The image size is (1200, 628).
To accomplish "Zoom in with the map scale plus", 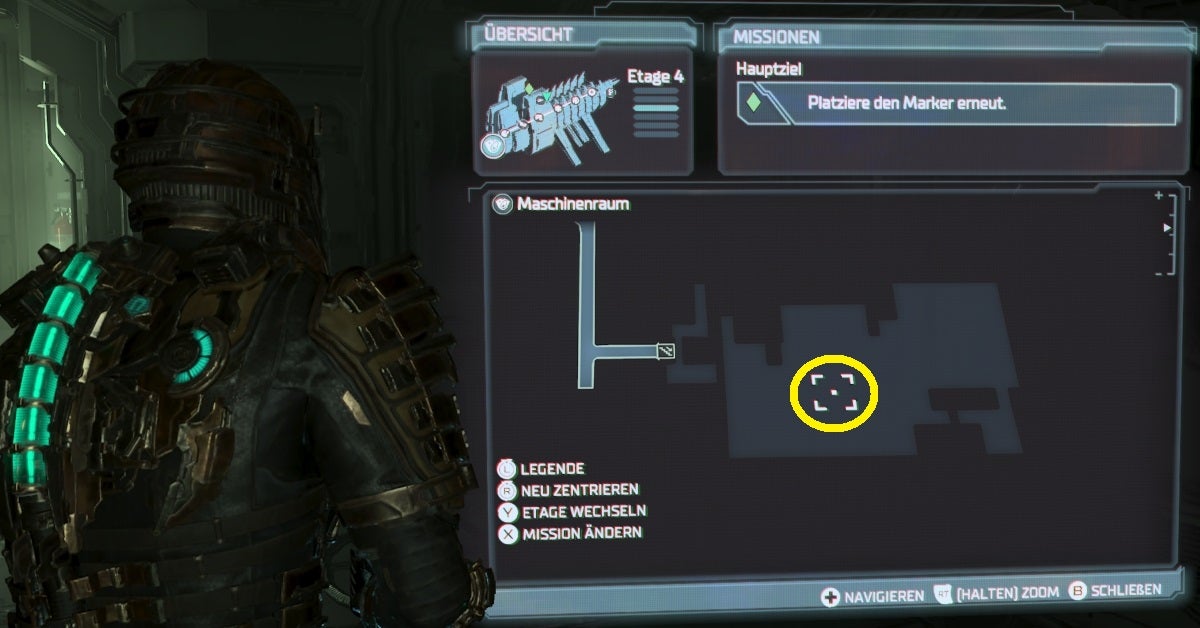I will (x=1159, y=196).
